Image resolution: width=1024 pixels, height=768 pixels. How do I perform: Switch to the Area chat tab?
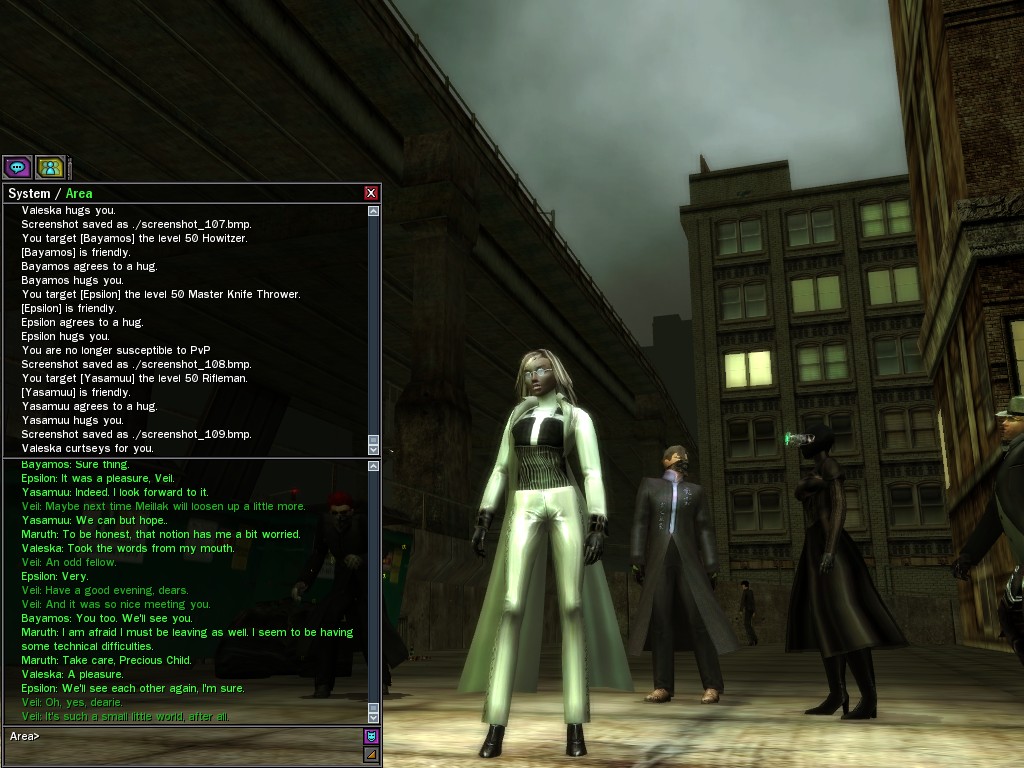[79, 193]
